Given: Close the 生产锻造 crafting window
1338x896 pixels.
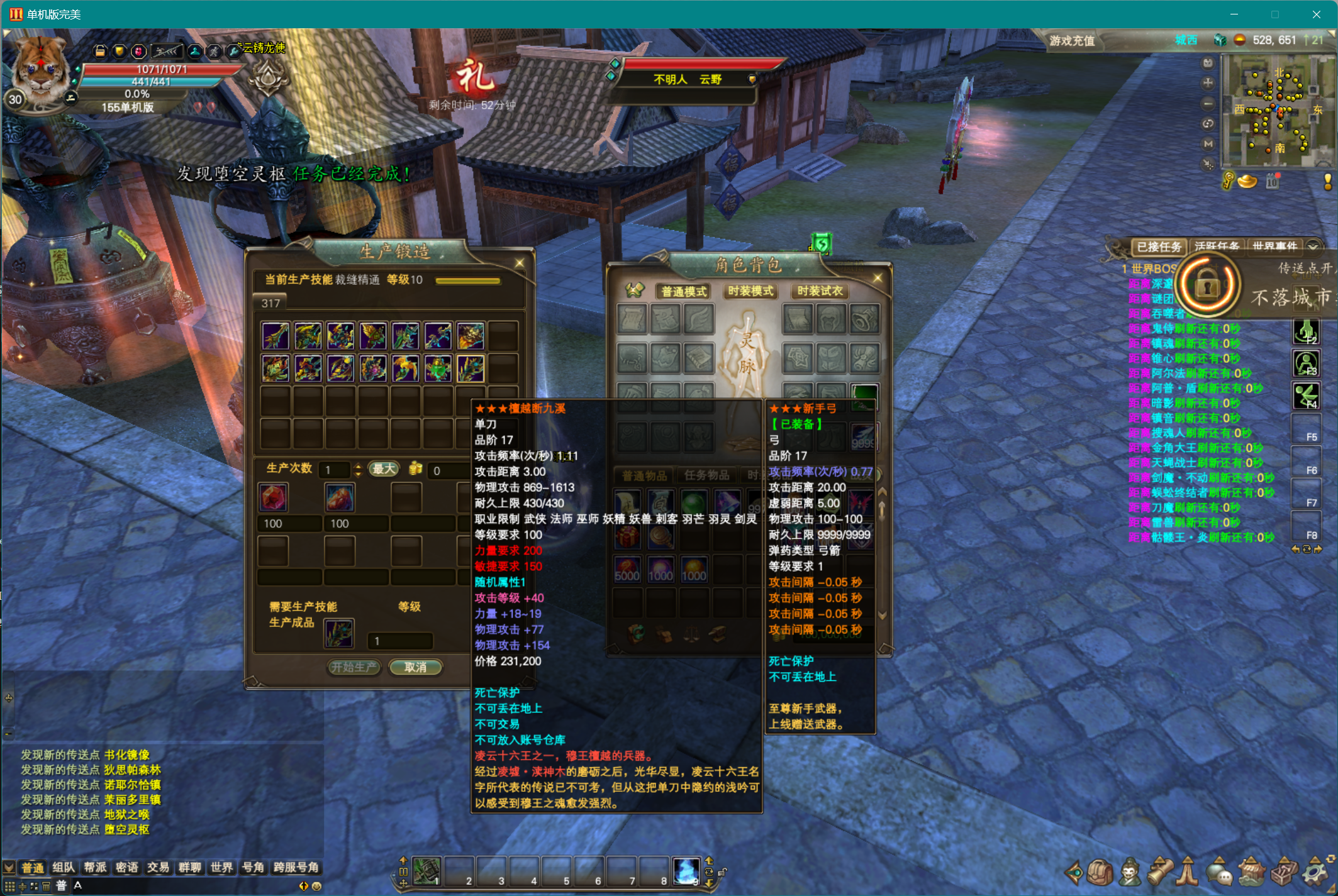Looking at the screenshot, I should tap(520, 263).
